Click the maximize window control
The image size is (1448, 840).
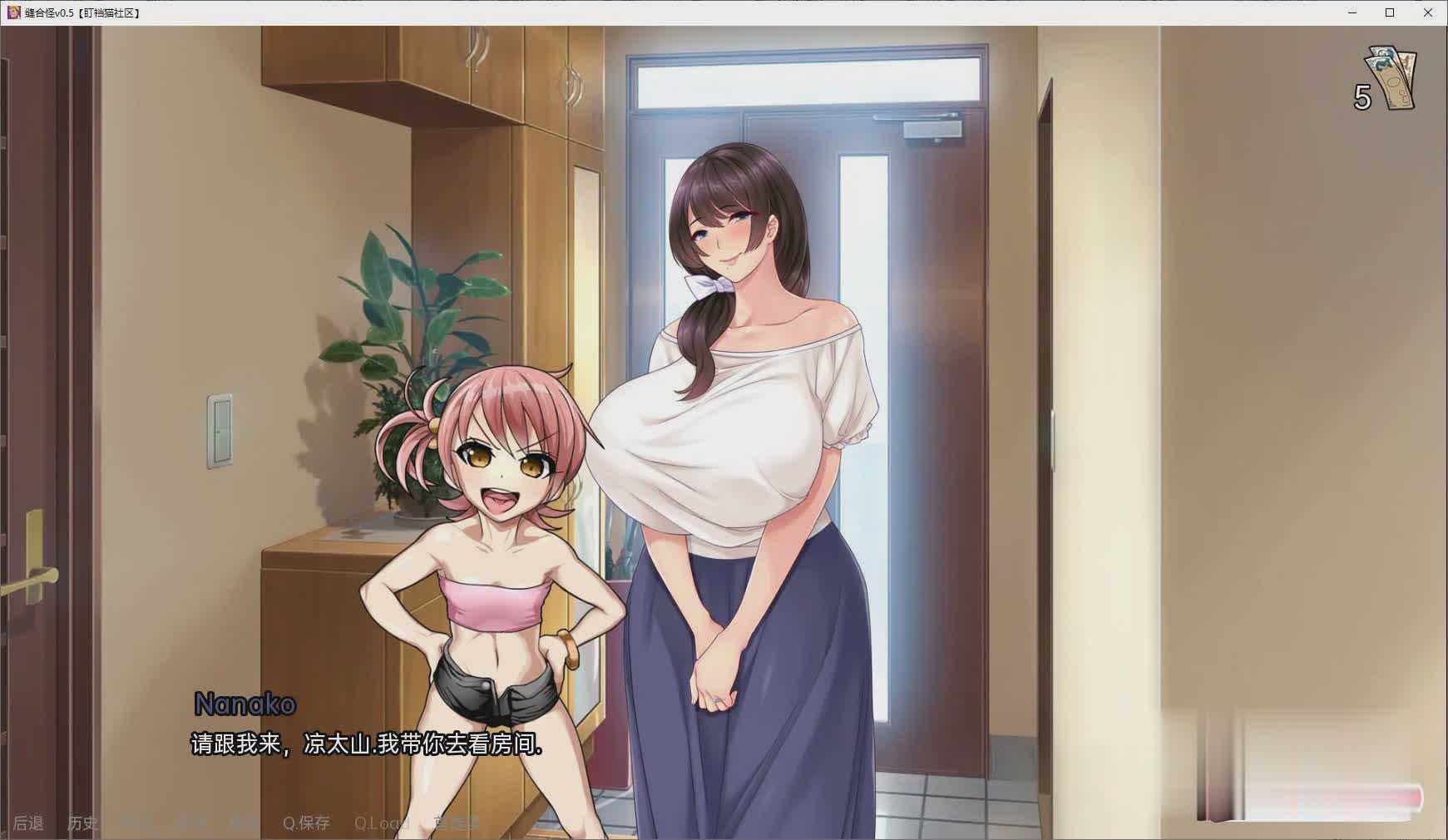pos(1390,13)
